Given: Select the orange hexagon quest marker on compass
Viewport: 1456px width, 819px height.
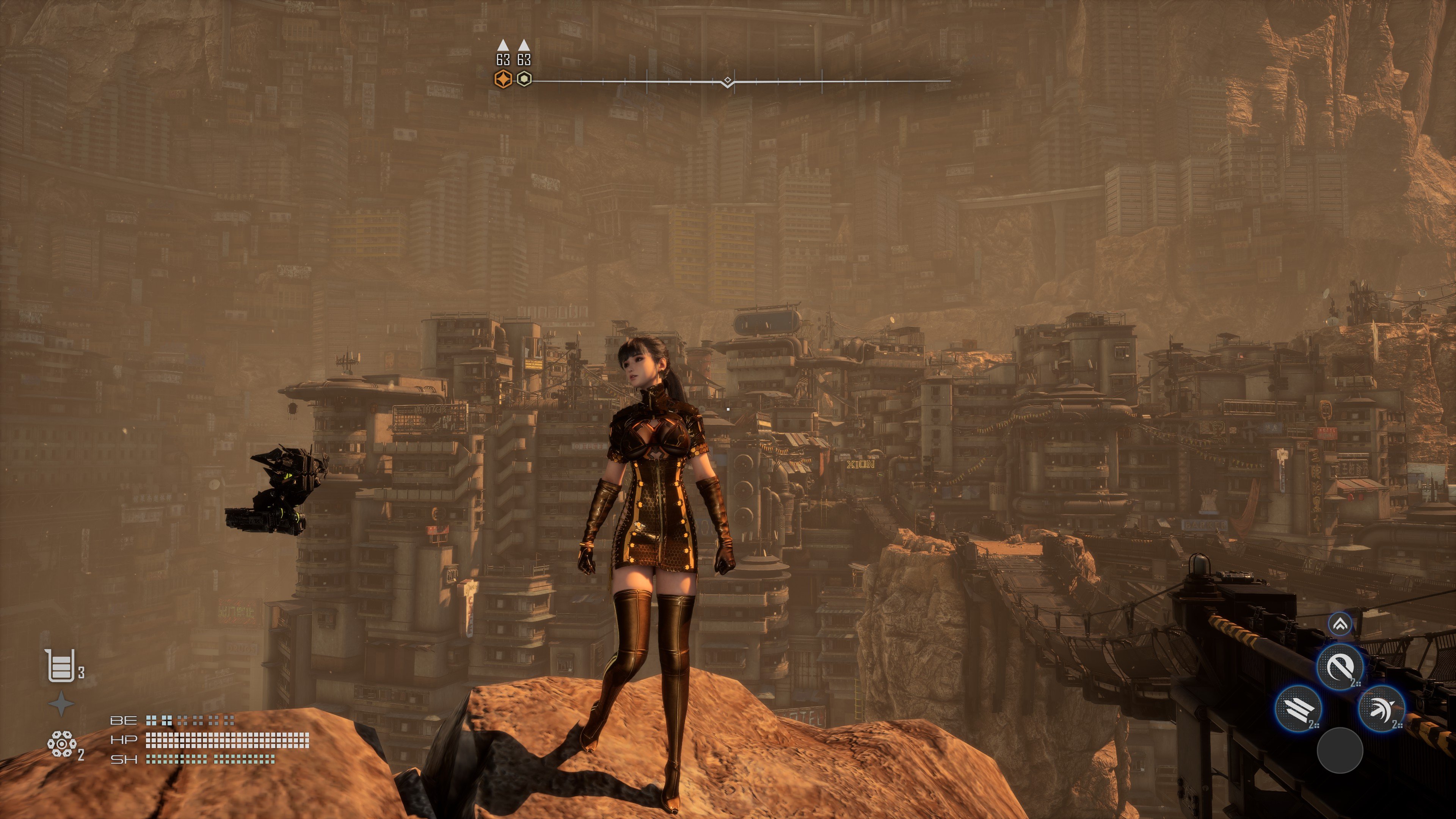Looking at the screenshot, I should tap(502, 80).
